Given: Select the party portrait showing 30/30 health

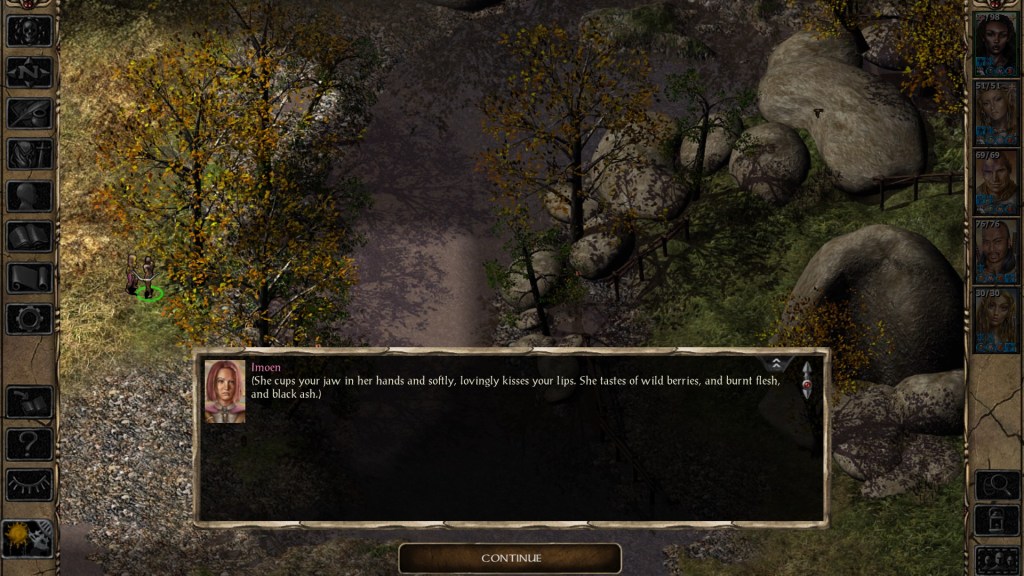Looking at the screenshot, I should coord(996,320).
